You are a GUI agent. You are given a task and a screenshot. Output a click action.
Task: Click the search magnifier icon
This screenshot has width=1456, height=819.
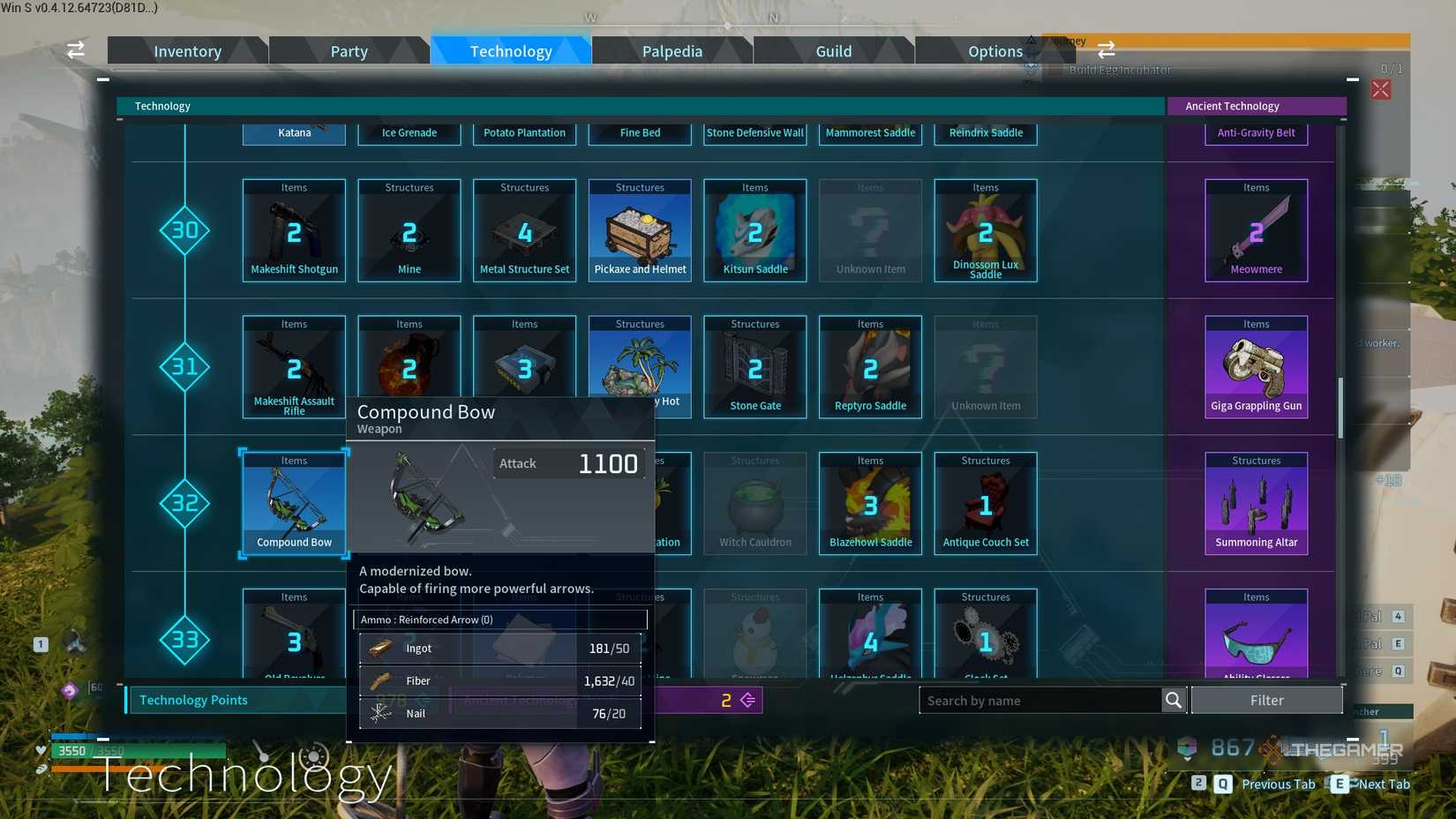coord(1174,700)
